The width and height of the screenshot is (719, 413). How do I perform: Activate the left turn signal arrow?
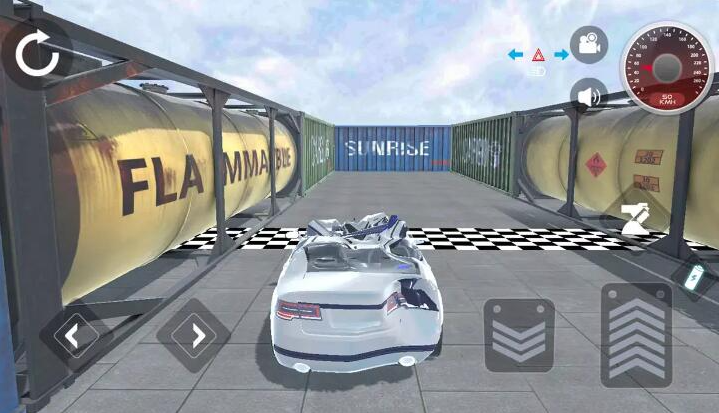pyautogui.click(x=516, y=54)
